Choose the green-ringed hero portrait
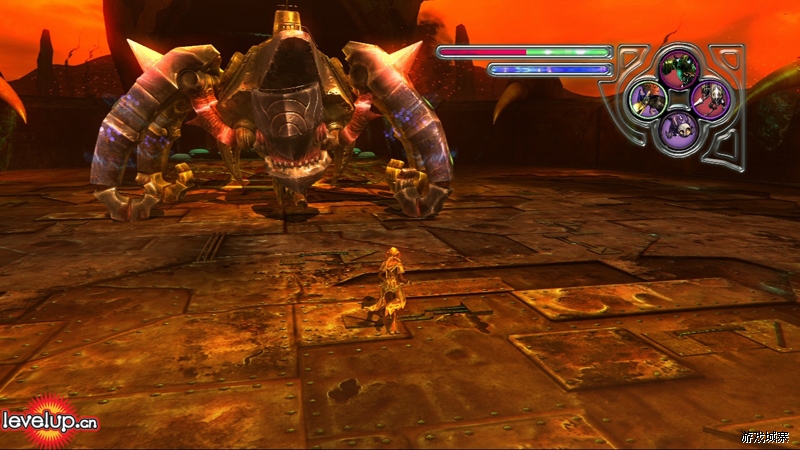800x450 pixels. pyautogui.click(x=647, y=99)
